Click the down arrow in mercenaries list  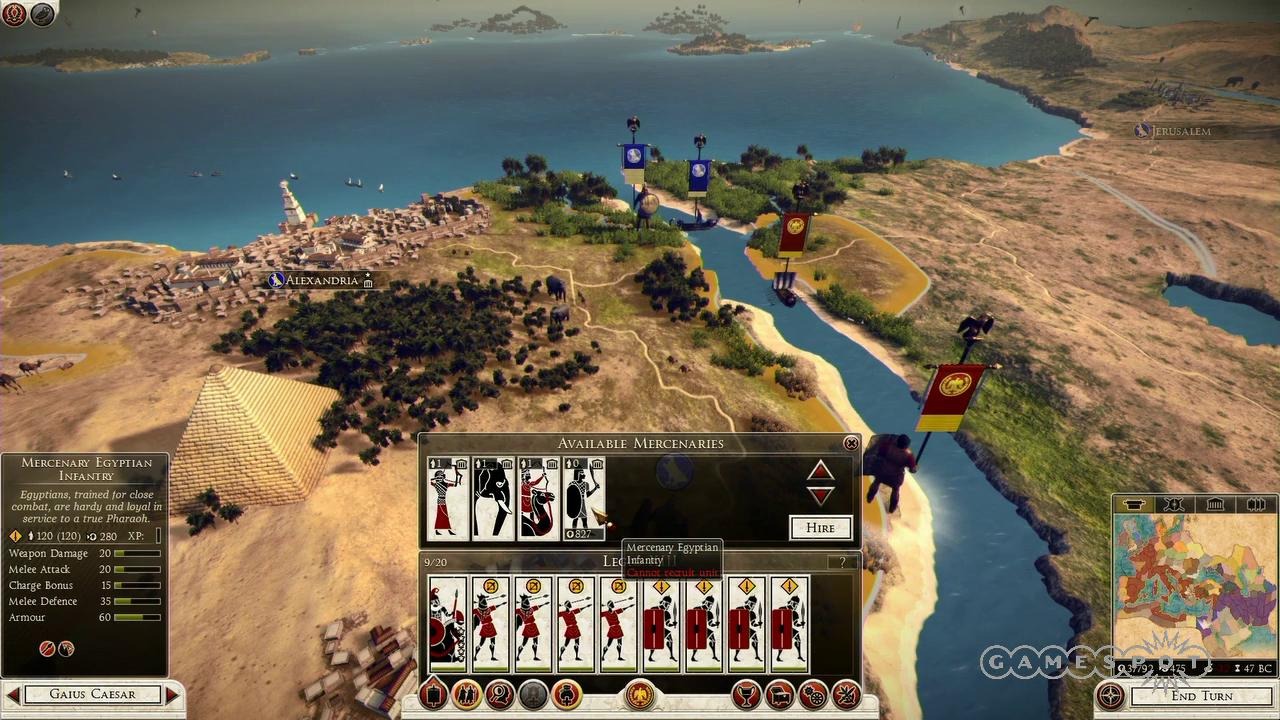pyautogui.click(x=821, y=493)
